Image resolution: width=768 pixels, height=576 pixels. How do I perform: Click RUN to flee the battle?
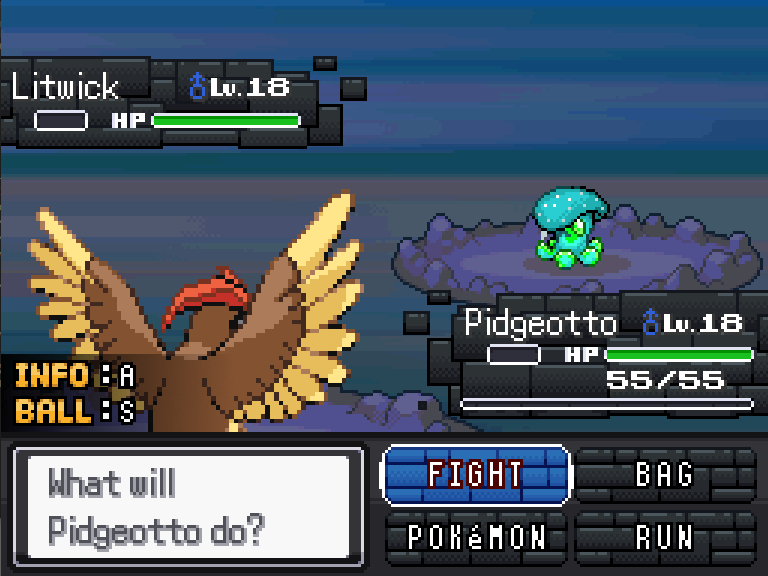pyautogui.click(x=665, y=537)
